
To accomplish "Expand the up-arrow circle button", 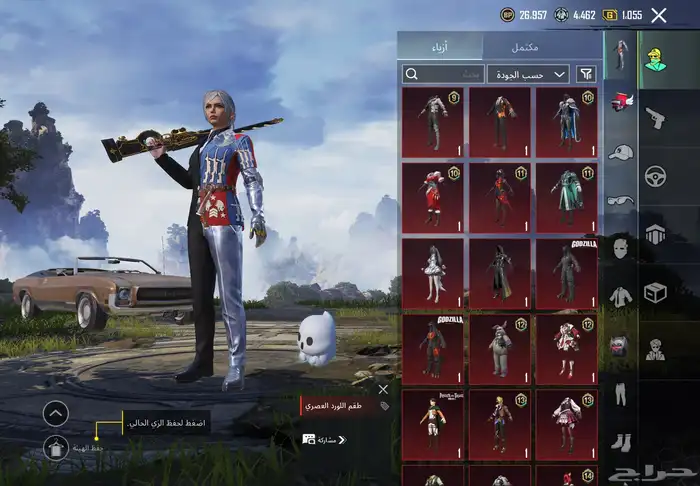I will pyautogui.click(x=56, y=412).
